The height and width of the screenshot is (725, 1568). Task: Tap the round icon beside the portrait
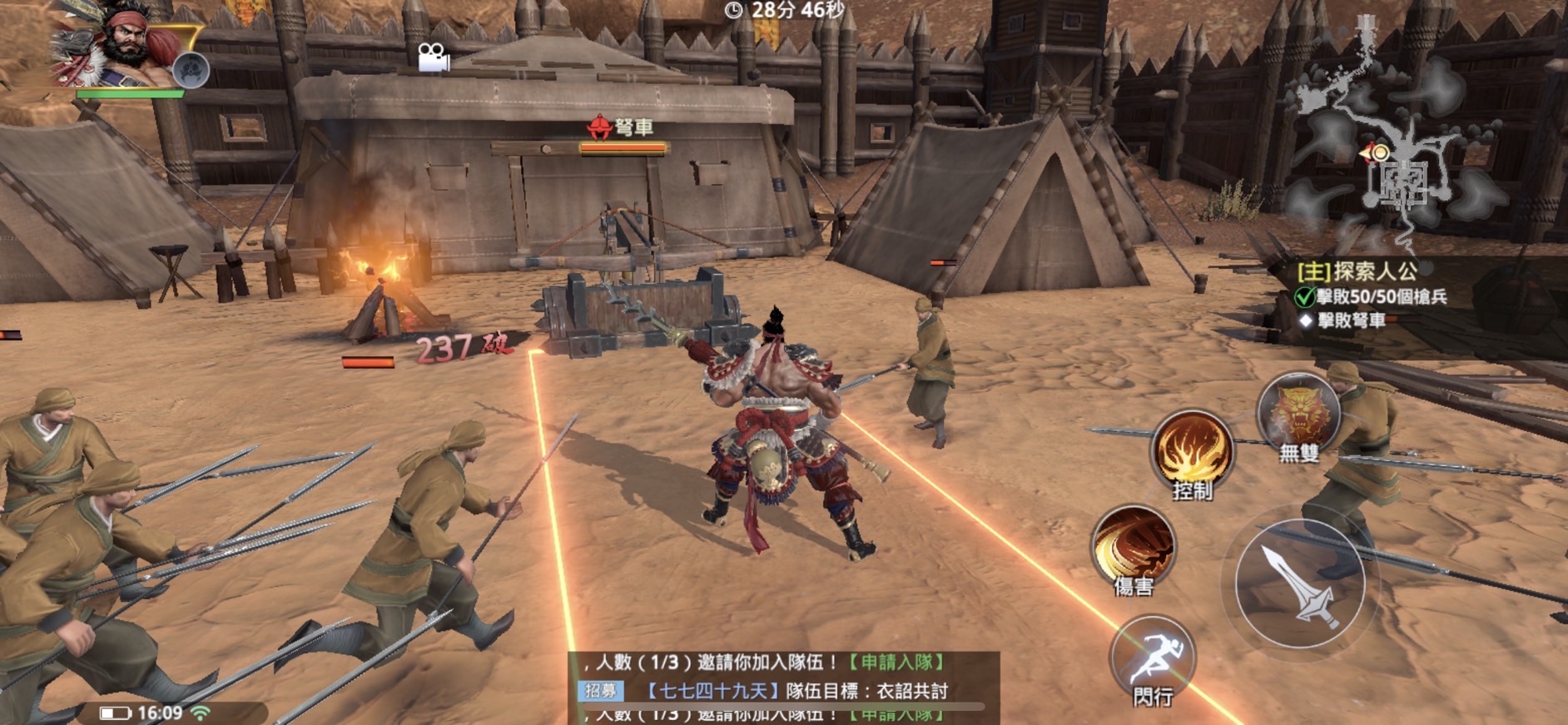coord(191,70)
